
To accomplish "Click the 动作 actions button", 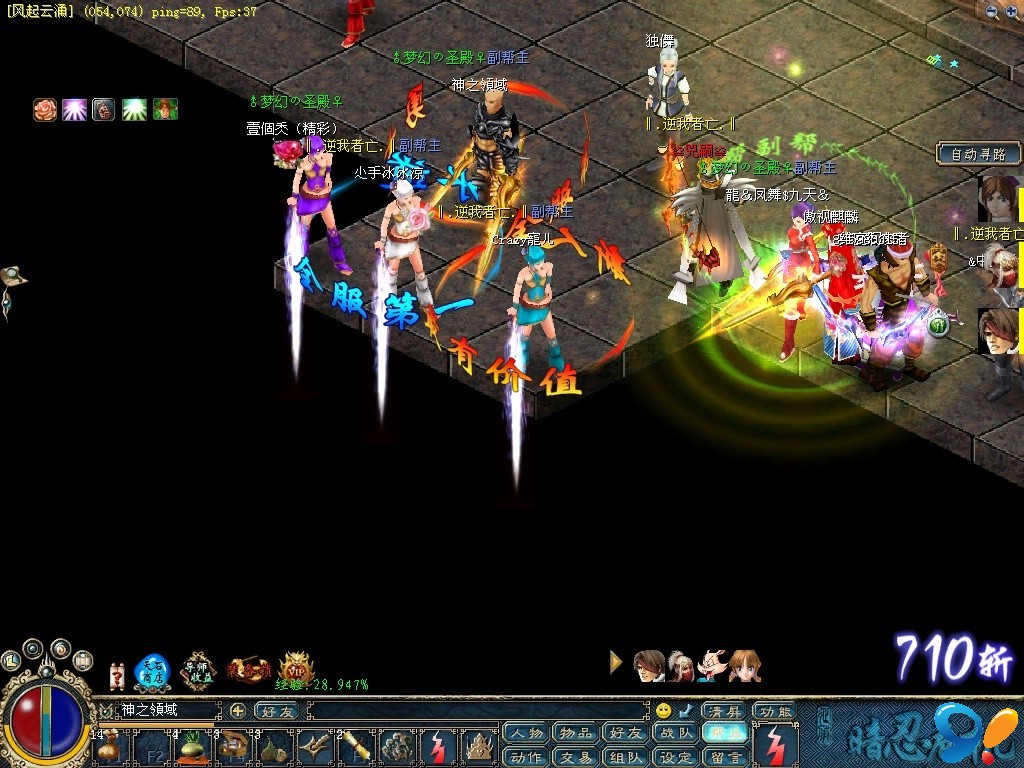I will [526, 757].
